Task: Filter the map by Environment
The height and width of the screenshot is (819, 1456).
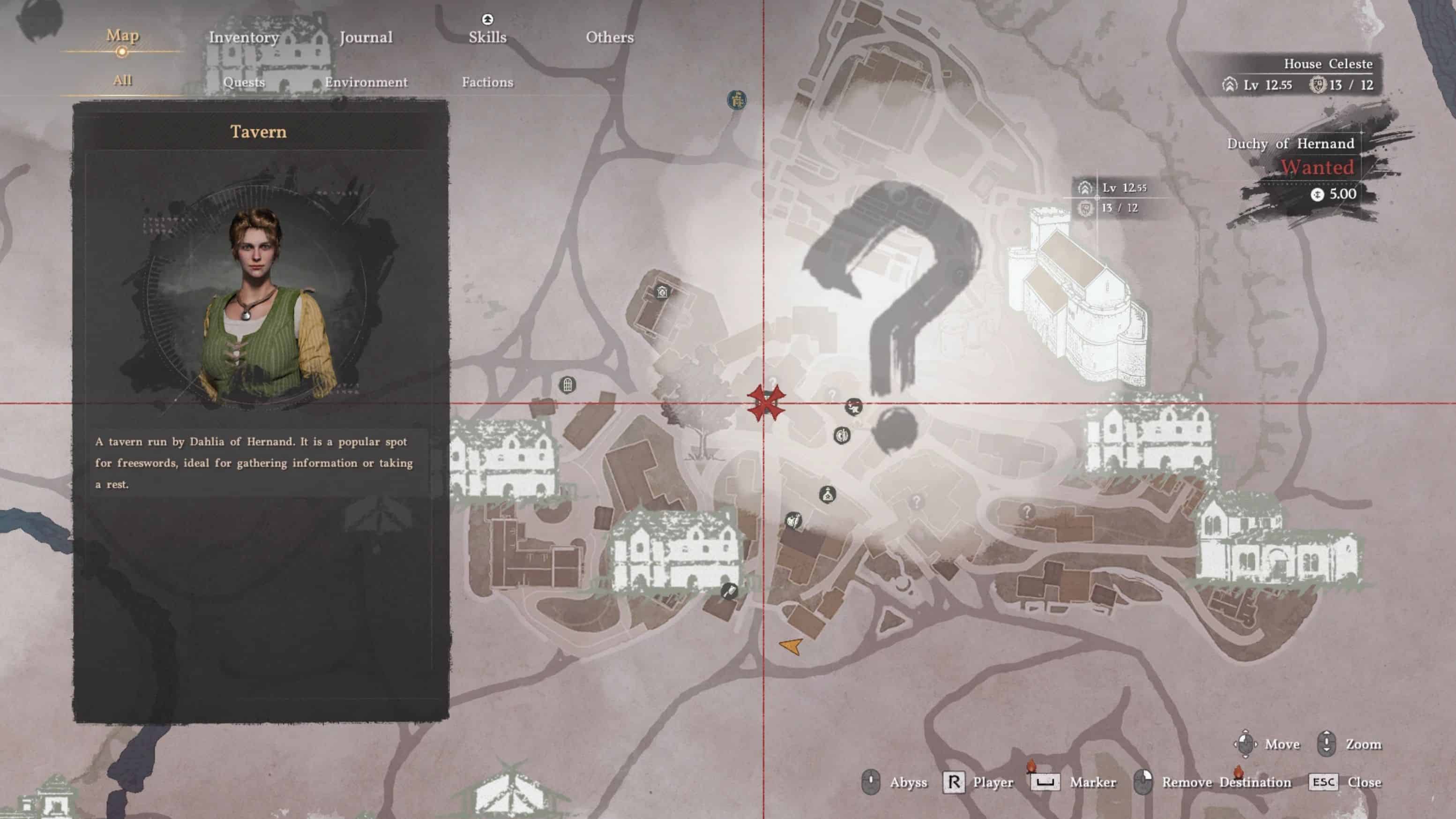Action: click(366, 83)
